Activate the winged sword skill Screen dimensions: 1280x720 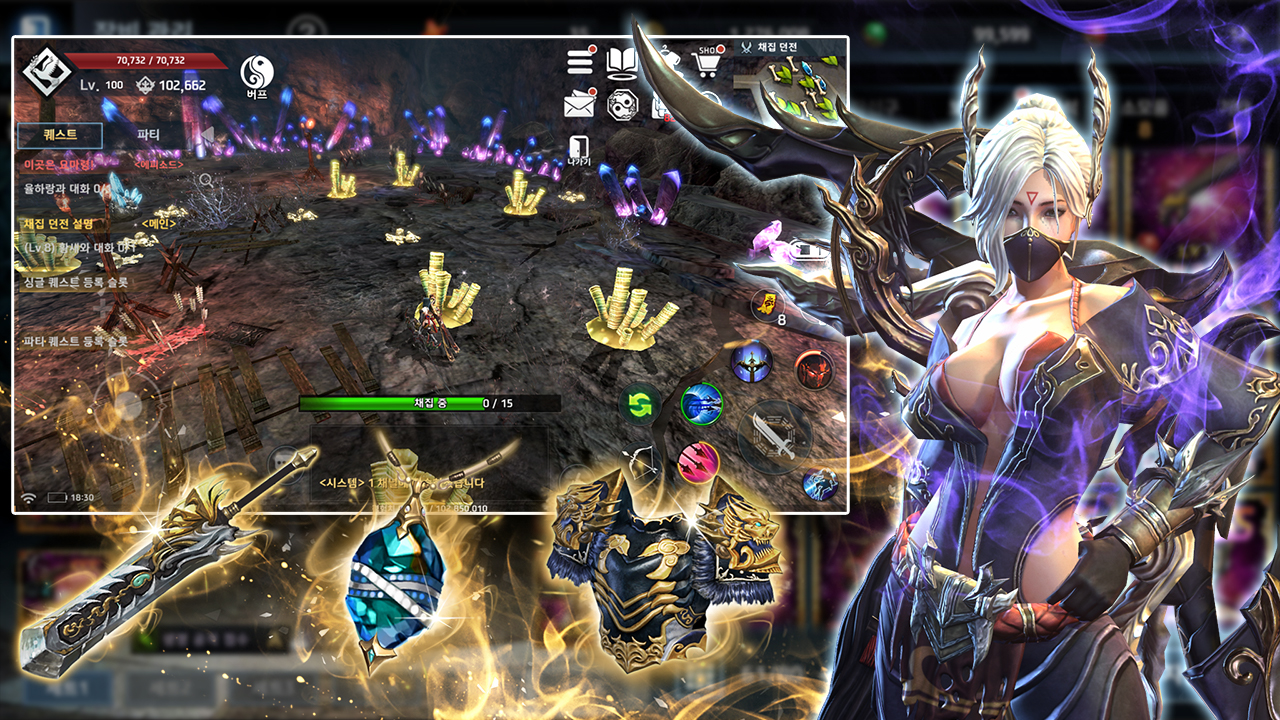click(750, 361)
